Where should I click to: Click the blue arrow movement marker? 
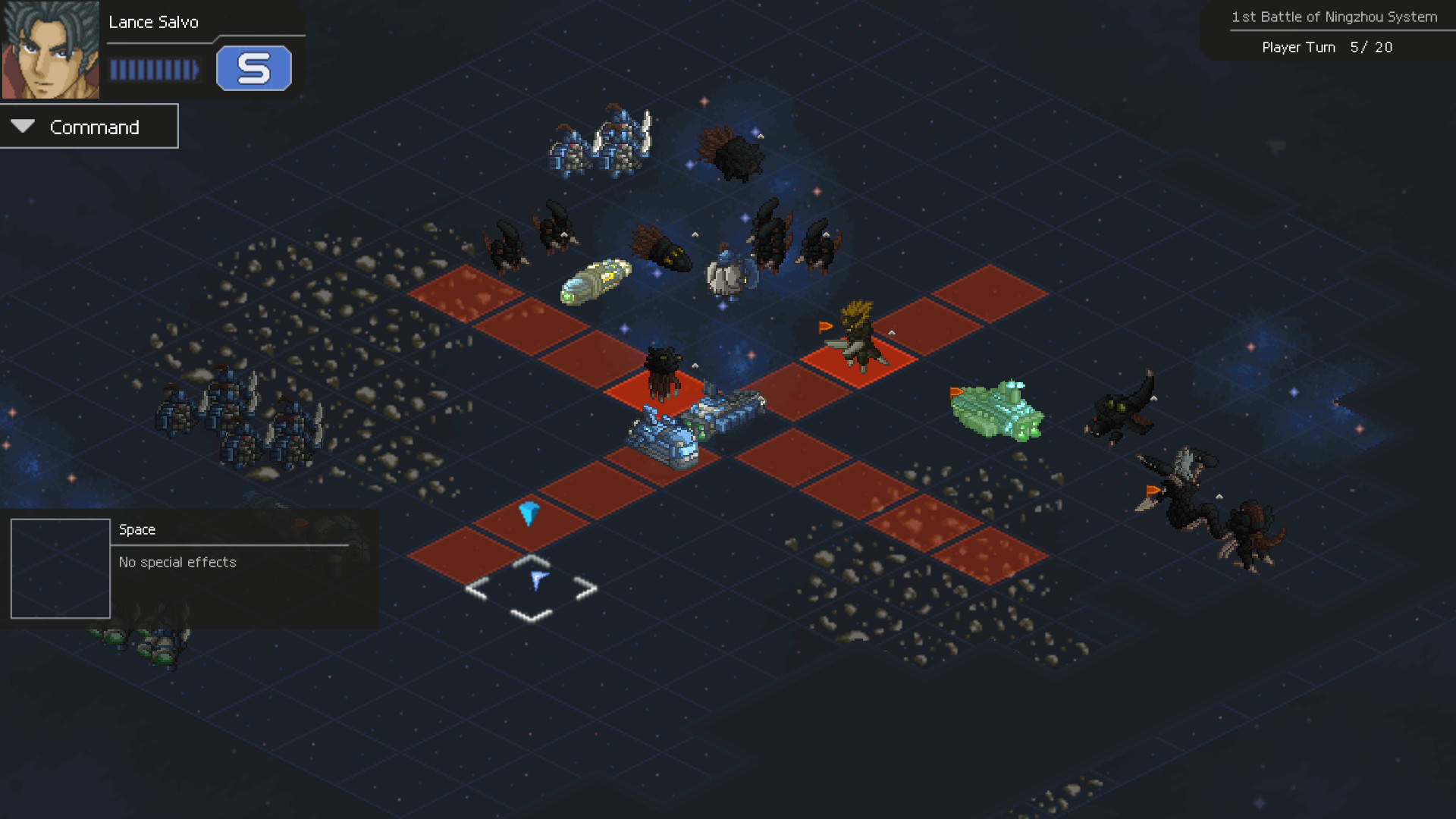click(x=529, y=514)
